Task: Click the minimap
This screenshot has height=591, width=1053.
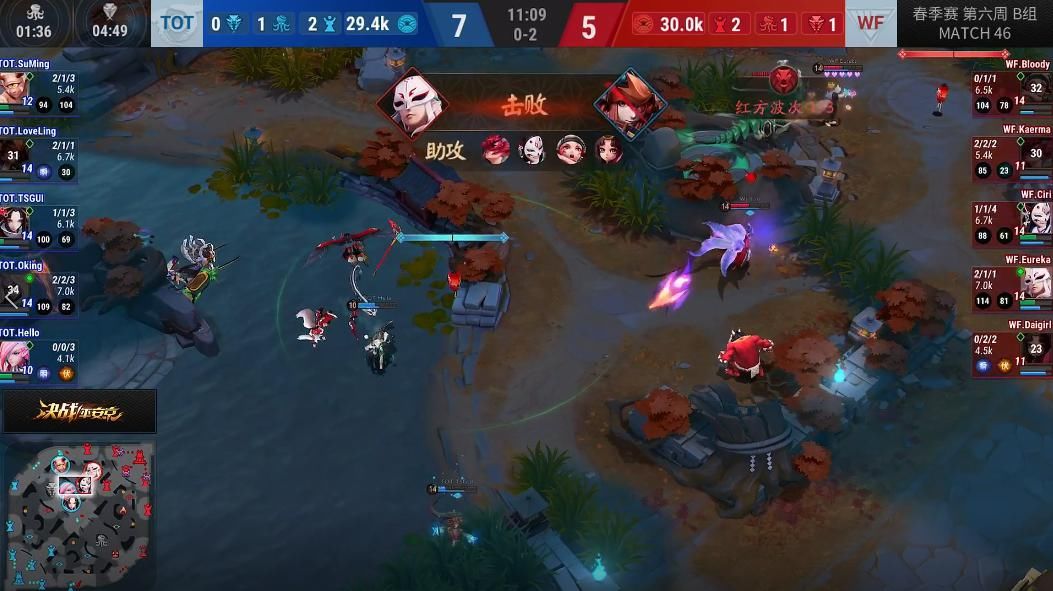Action: click(x=79, y=513)
